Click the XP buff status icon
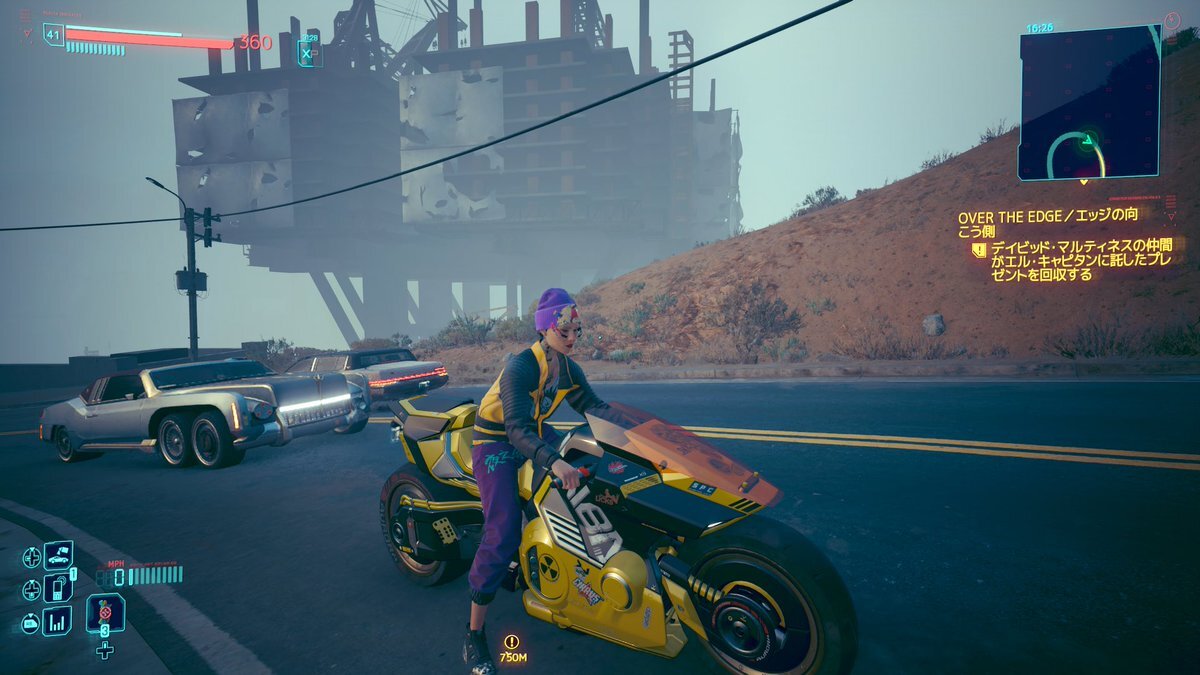This screenshot has height=675, width=1200. click(307, 52)
